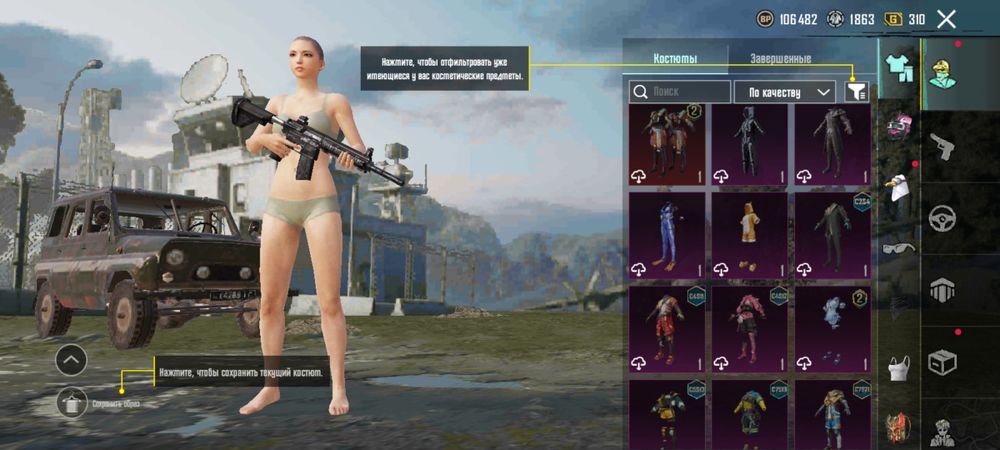The width and height of the screenshot is (1000, 450).
Task: Select the black skeleton suit costume
Action: 749,145
